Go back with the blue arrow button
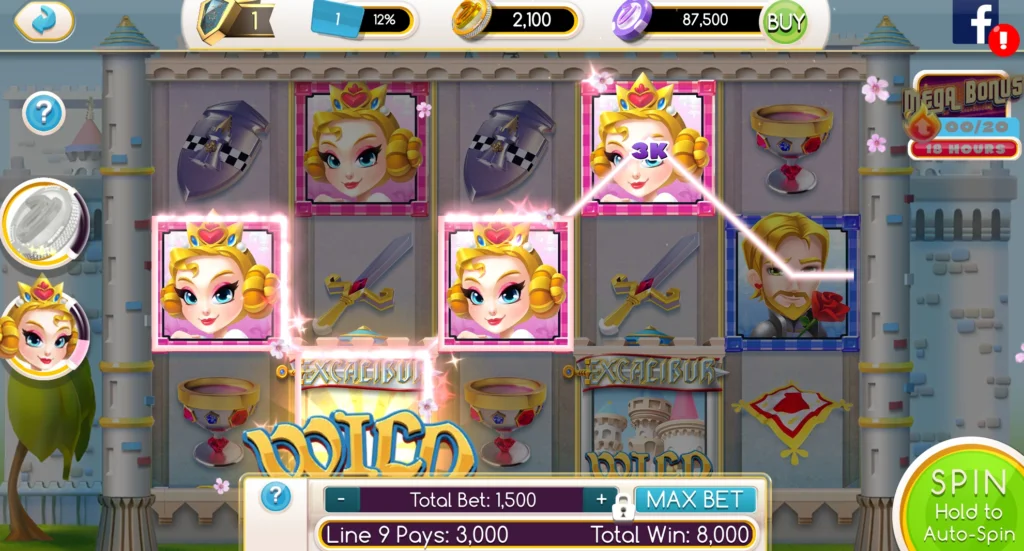The height and width of the screenshot is (551, 1024). (44, 20)
